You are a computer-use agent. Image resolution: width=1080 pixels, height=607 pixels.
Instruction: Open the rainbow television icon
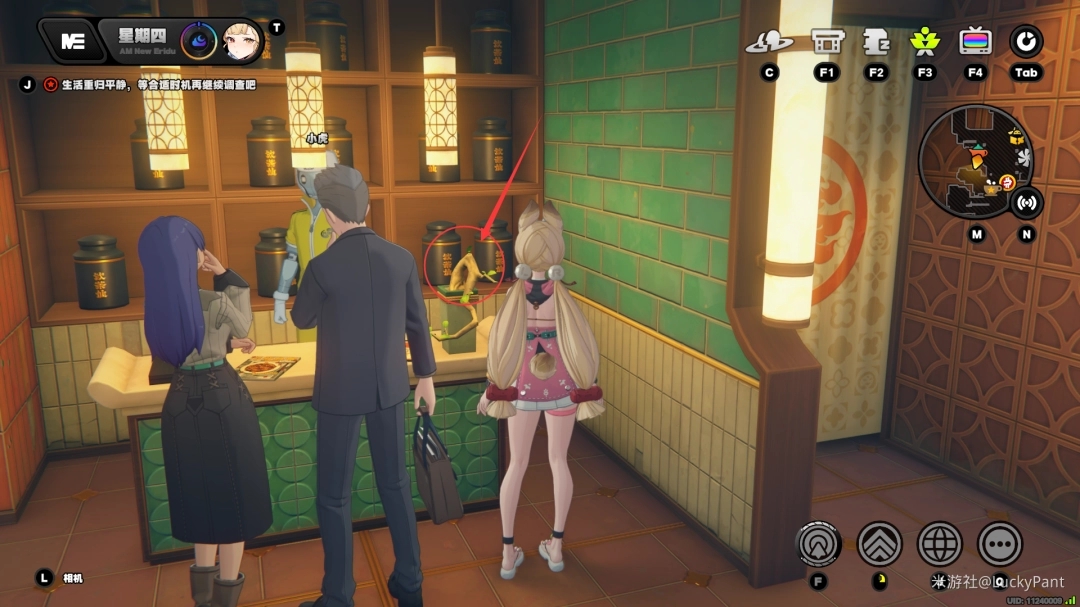tap(975, 42)
